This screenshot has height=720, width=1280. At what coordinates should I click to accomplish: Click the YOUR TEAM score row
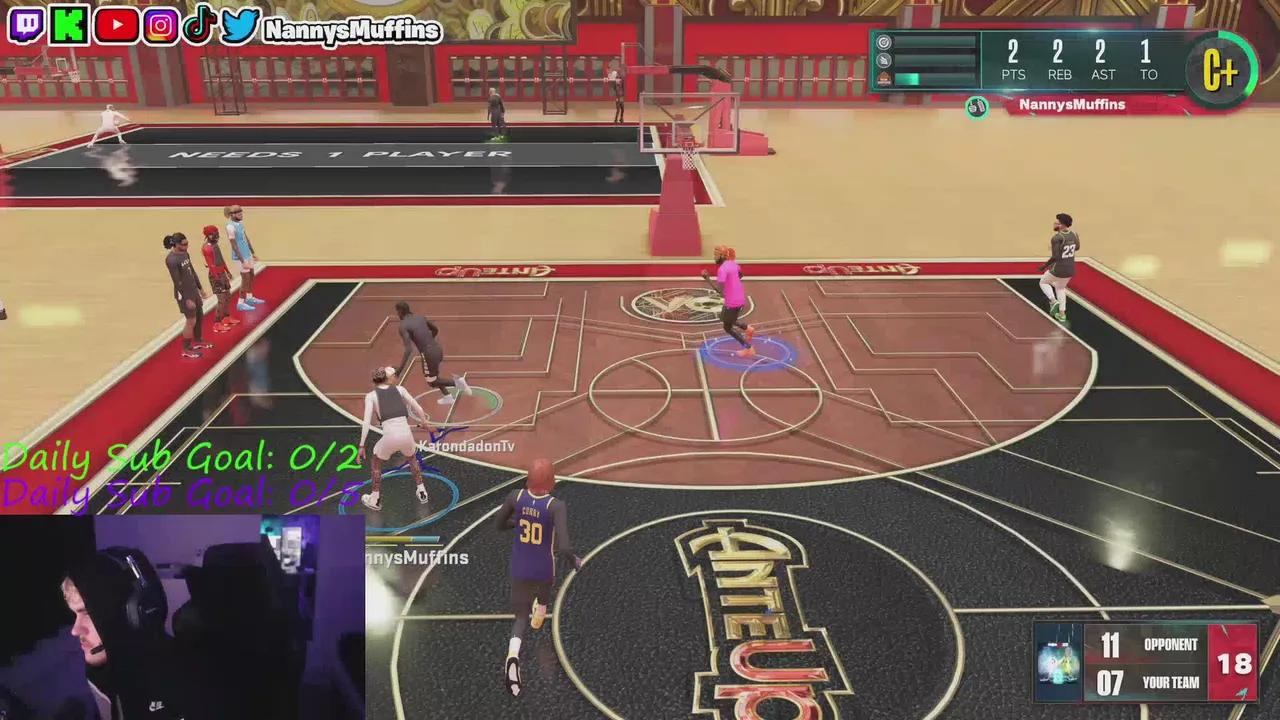(1150, 682)
